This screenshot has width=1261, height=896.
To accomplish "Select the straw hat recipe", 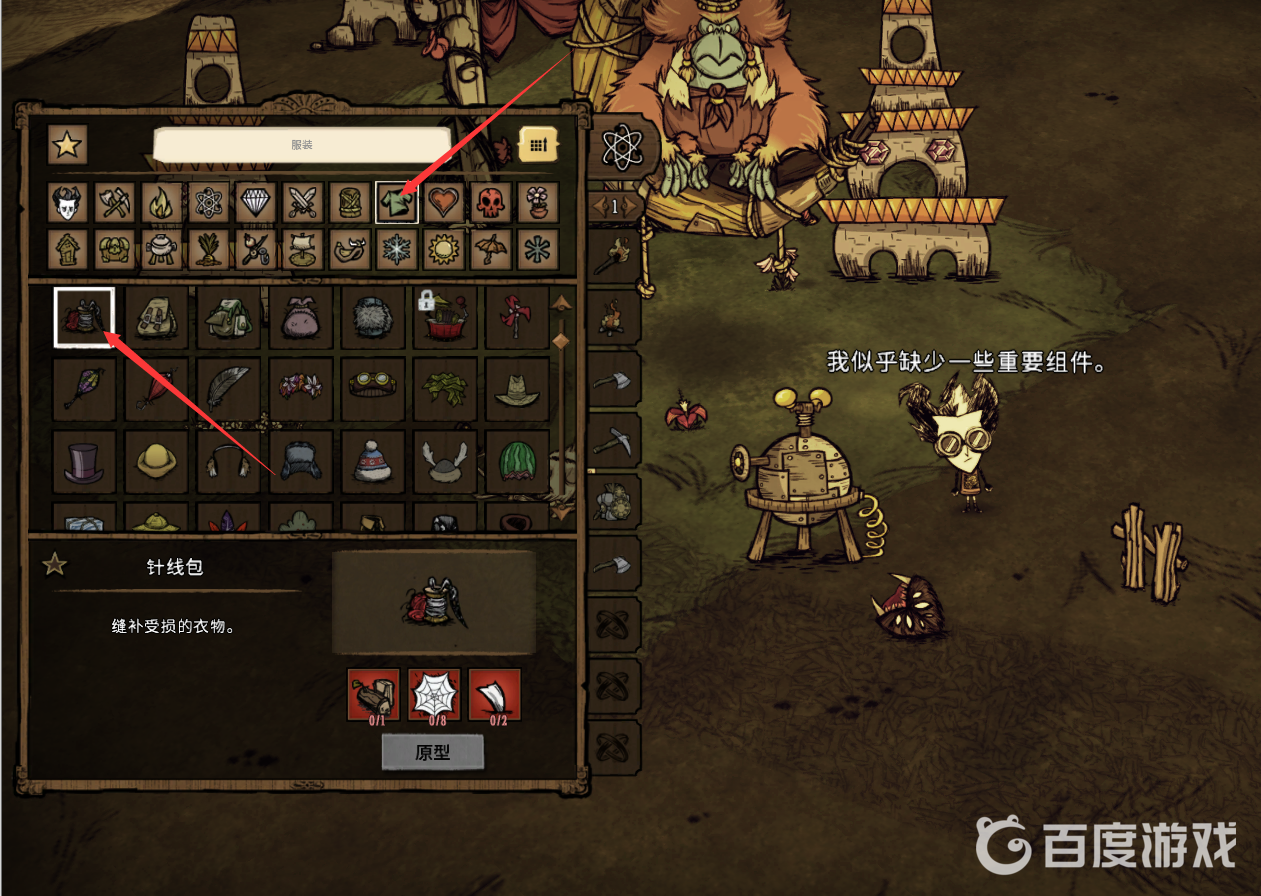I will click(x=517, y=389).
